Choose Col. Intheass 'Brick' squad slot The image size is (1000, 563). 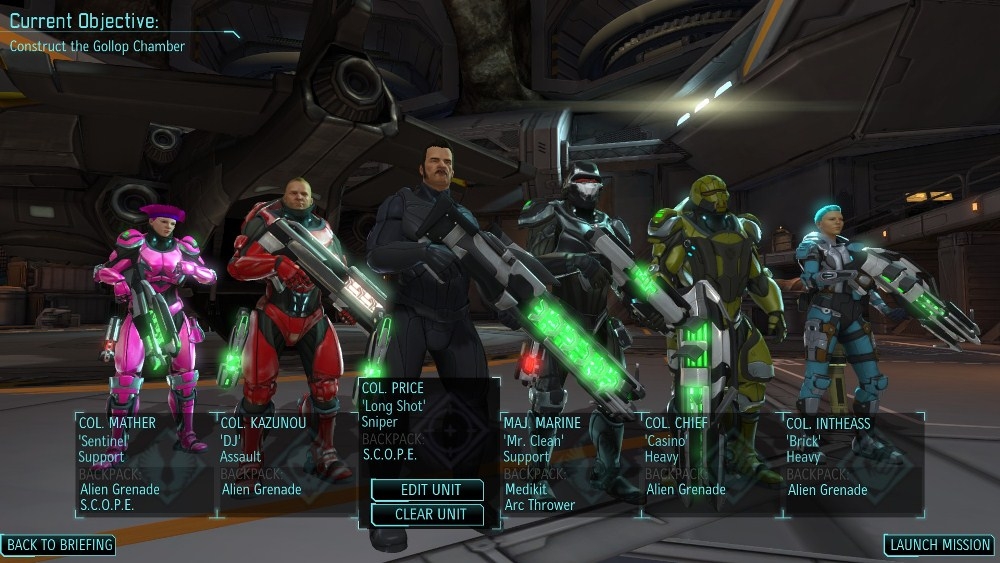click(852, 463)
